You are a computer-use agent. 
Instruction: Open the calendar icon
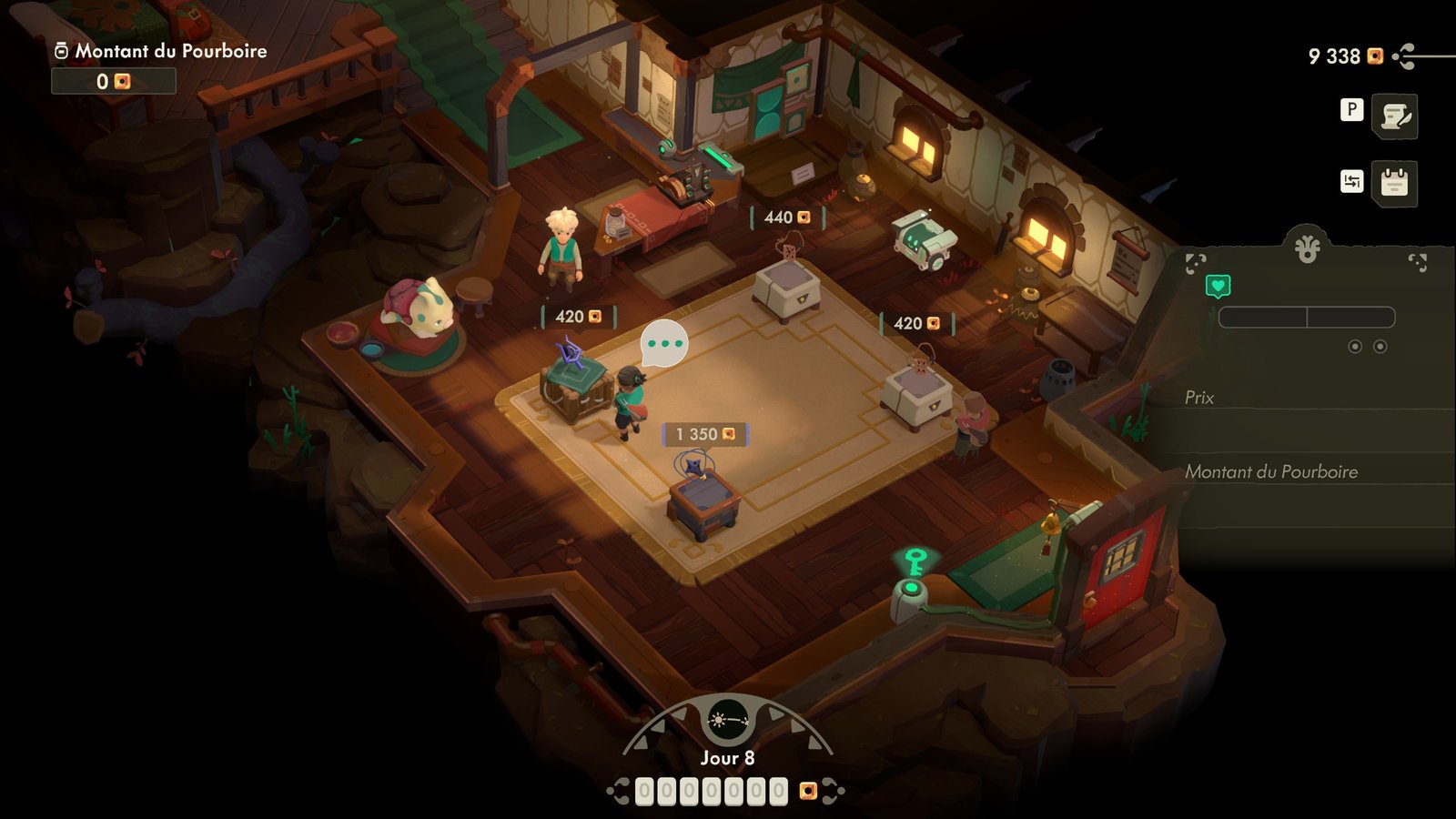pos(1394,183)
